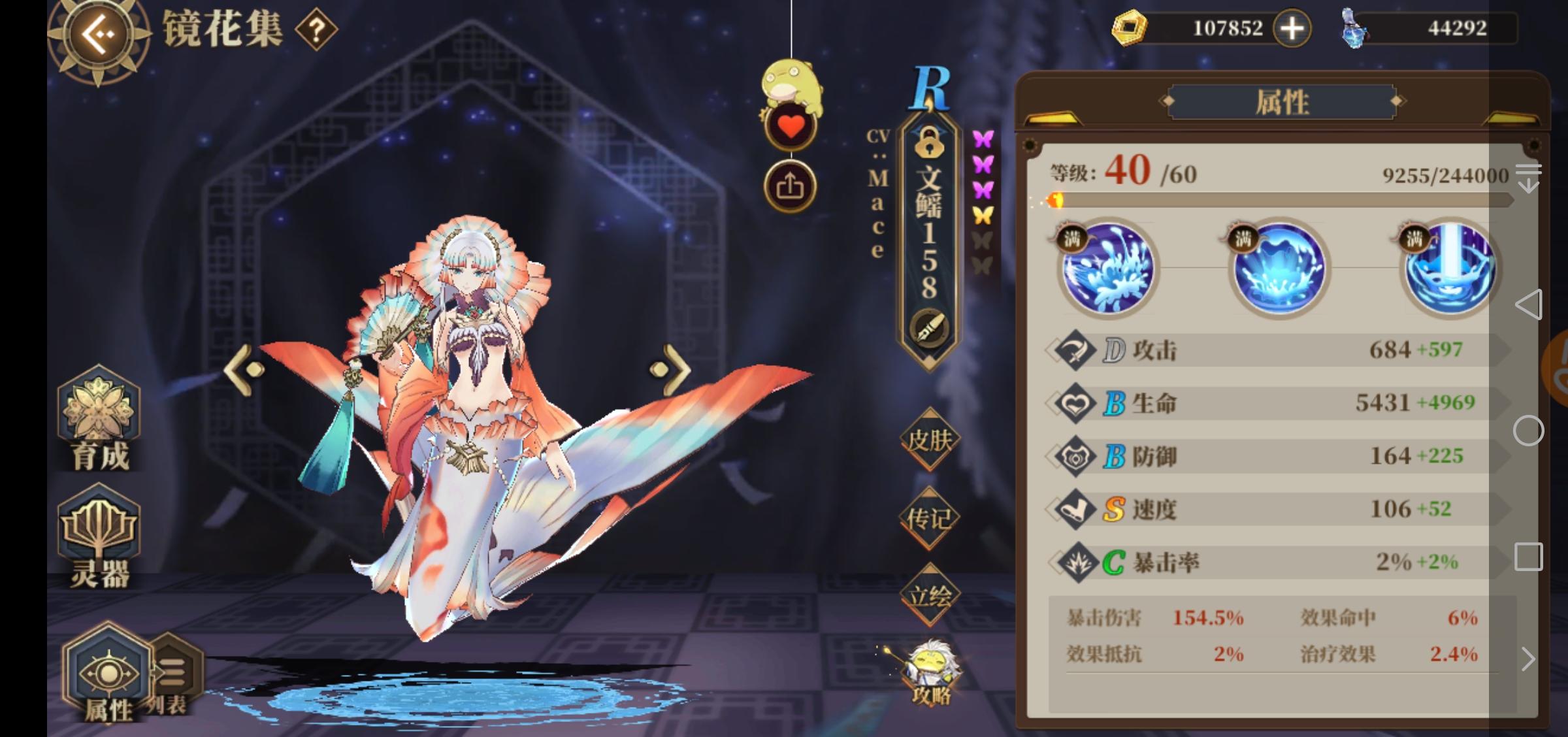This screenshot has height=737, width=1568.
Task: Switch to the 传记 (biography) tab
Action: pyautogui.click(x=928, y=516)
